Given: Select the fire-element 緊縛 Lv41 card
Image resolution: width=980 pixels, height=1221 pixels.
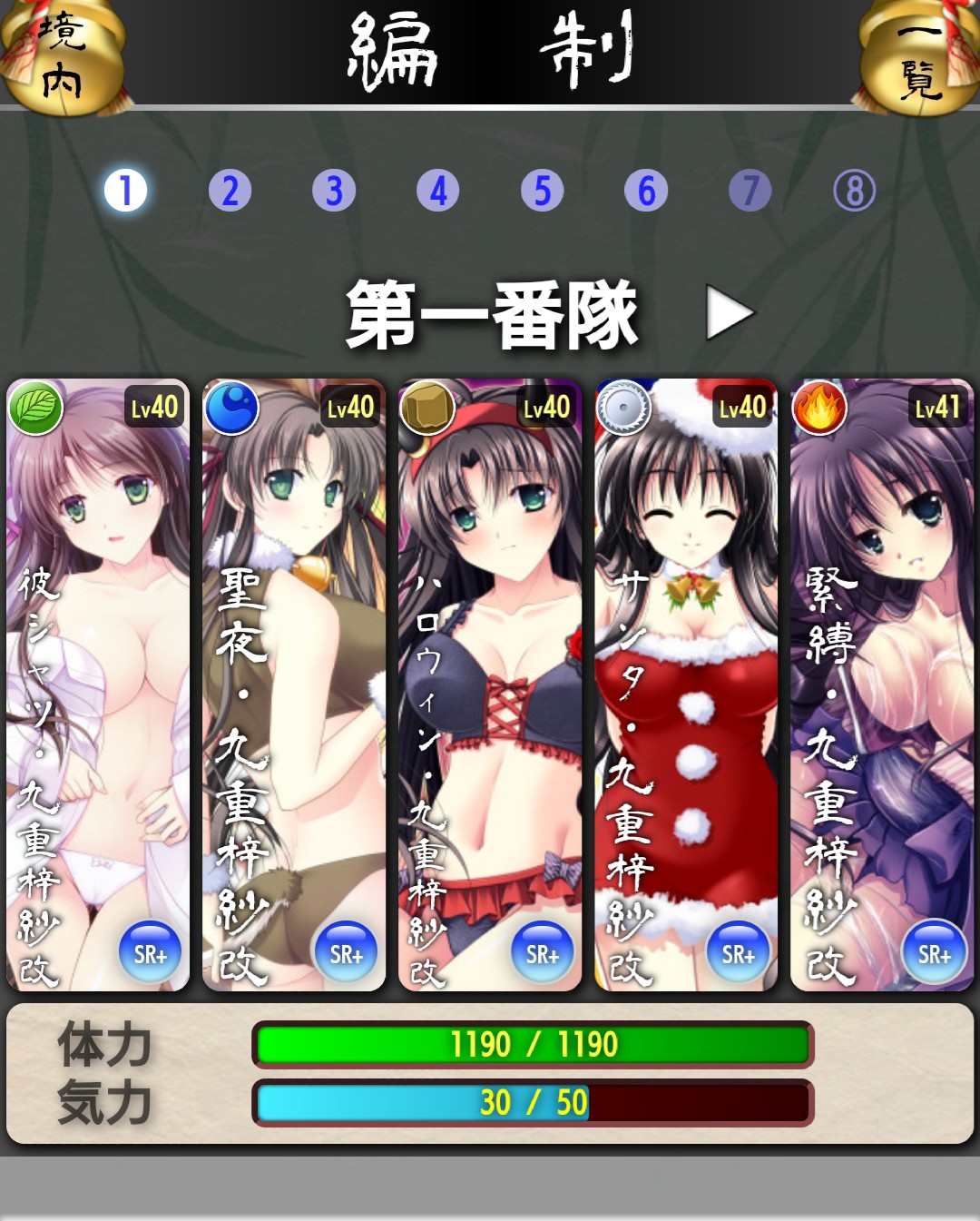Looking at the screenshot, I should coord(882,684).
